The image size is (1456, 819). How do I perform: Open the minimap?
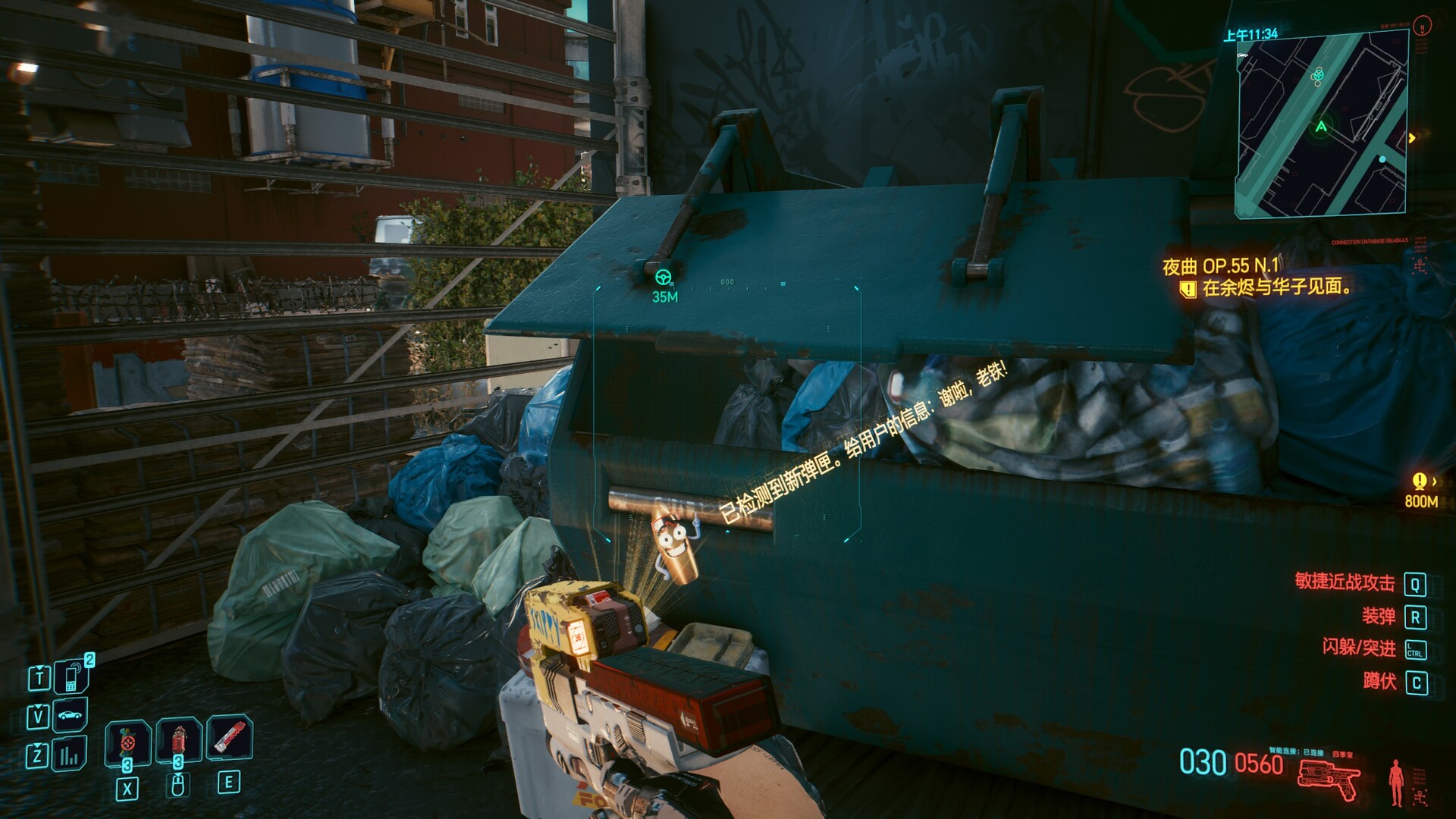pos(1322,124)
